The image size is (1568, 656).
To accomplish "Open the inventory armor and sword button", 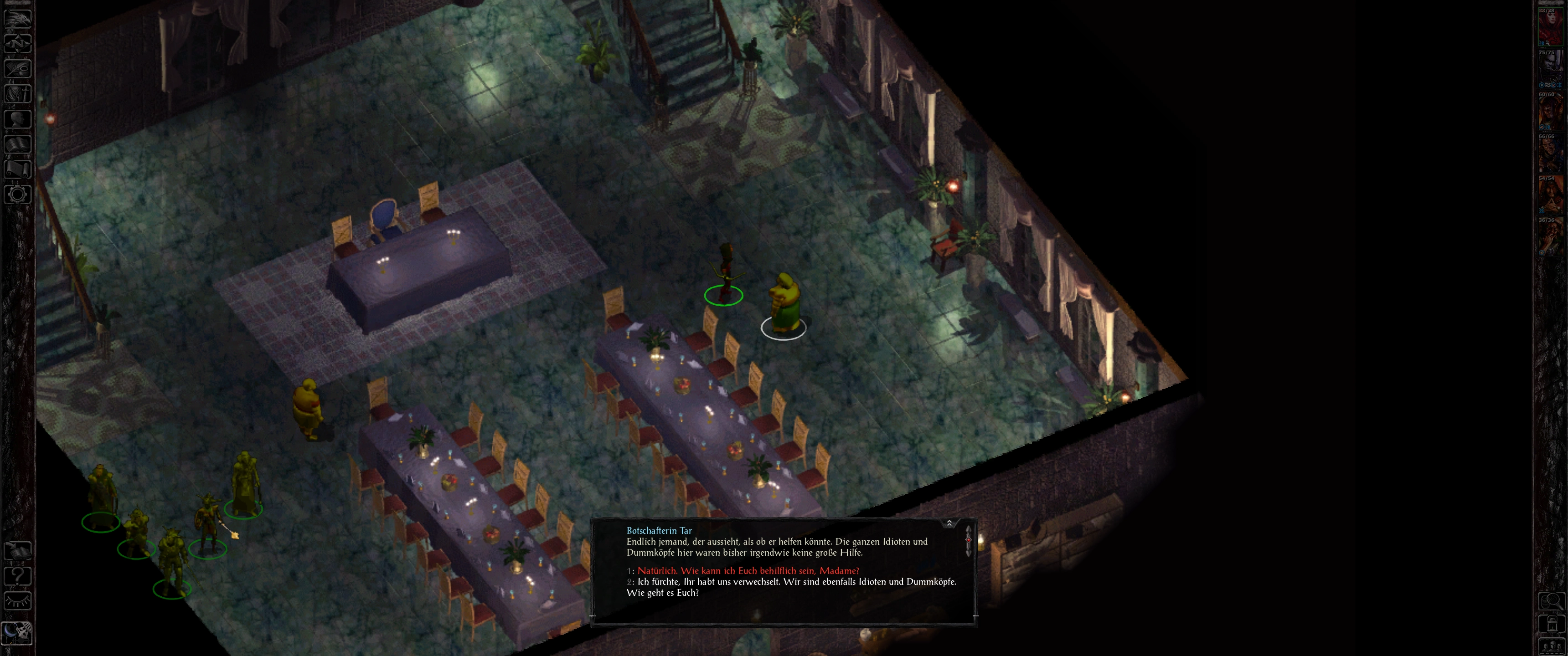I will 18,94.
